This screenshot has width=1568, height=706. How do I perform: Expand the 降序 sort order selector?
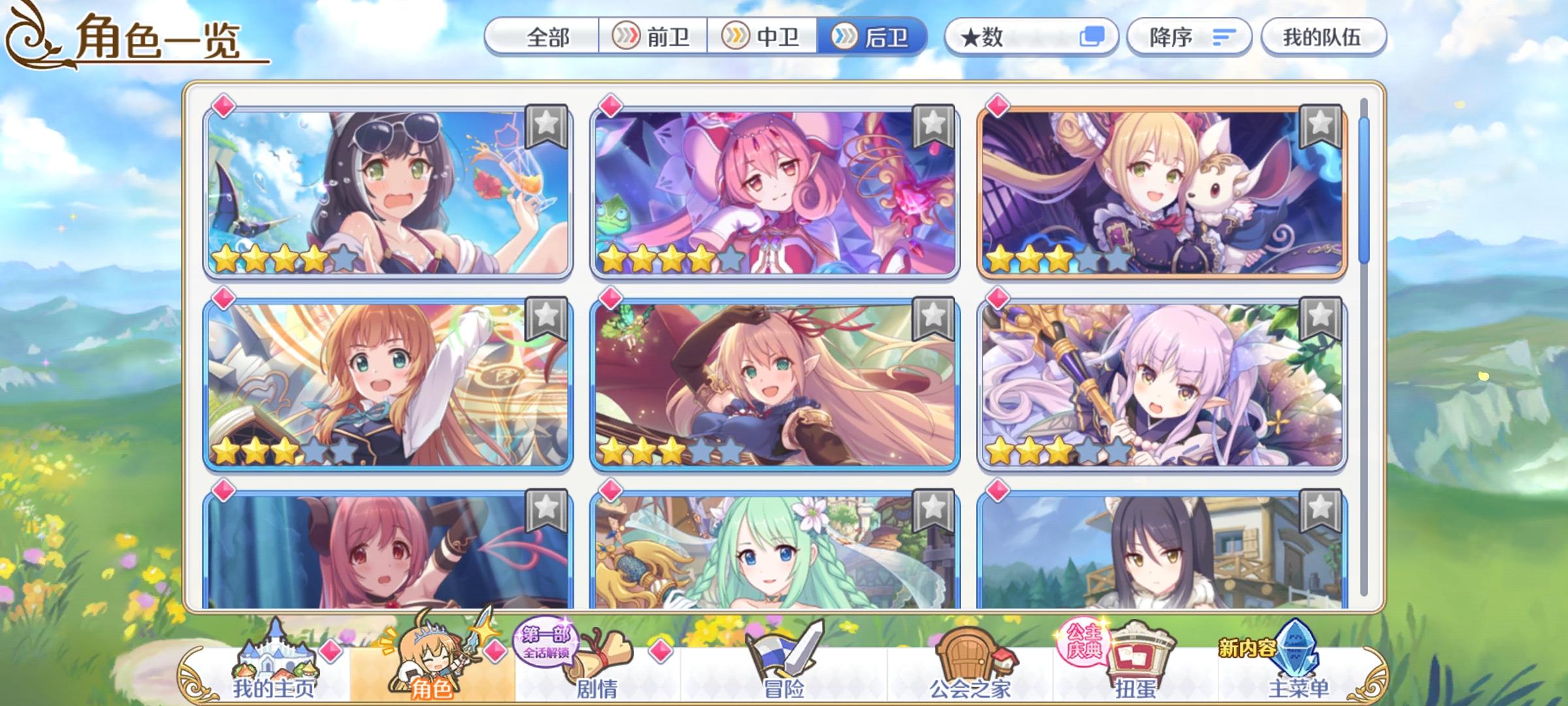1189,37
